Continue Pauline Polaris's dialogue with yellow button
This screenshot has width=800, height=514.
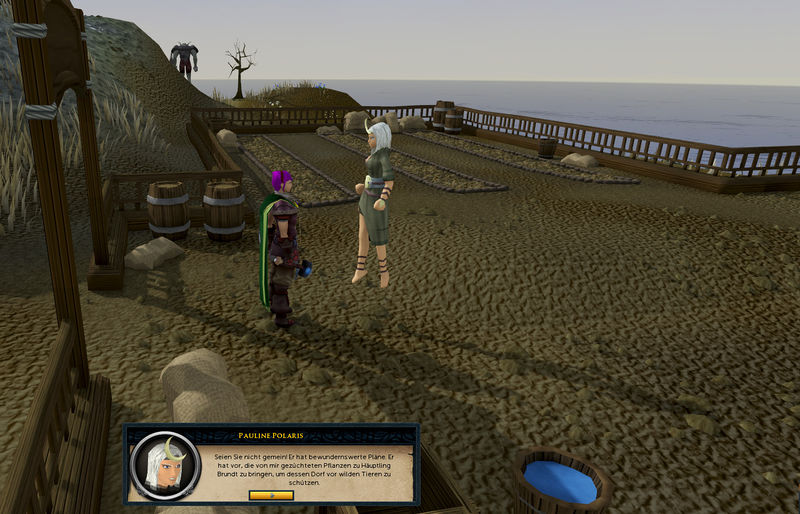click(271, 494)
